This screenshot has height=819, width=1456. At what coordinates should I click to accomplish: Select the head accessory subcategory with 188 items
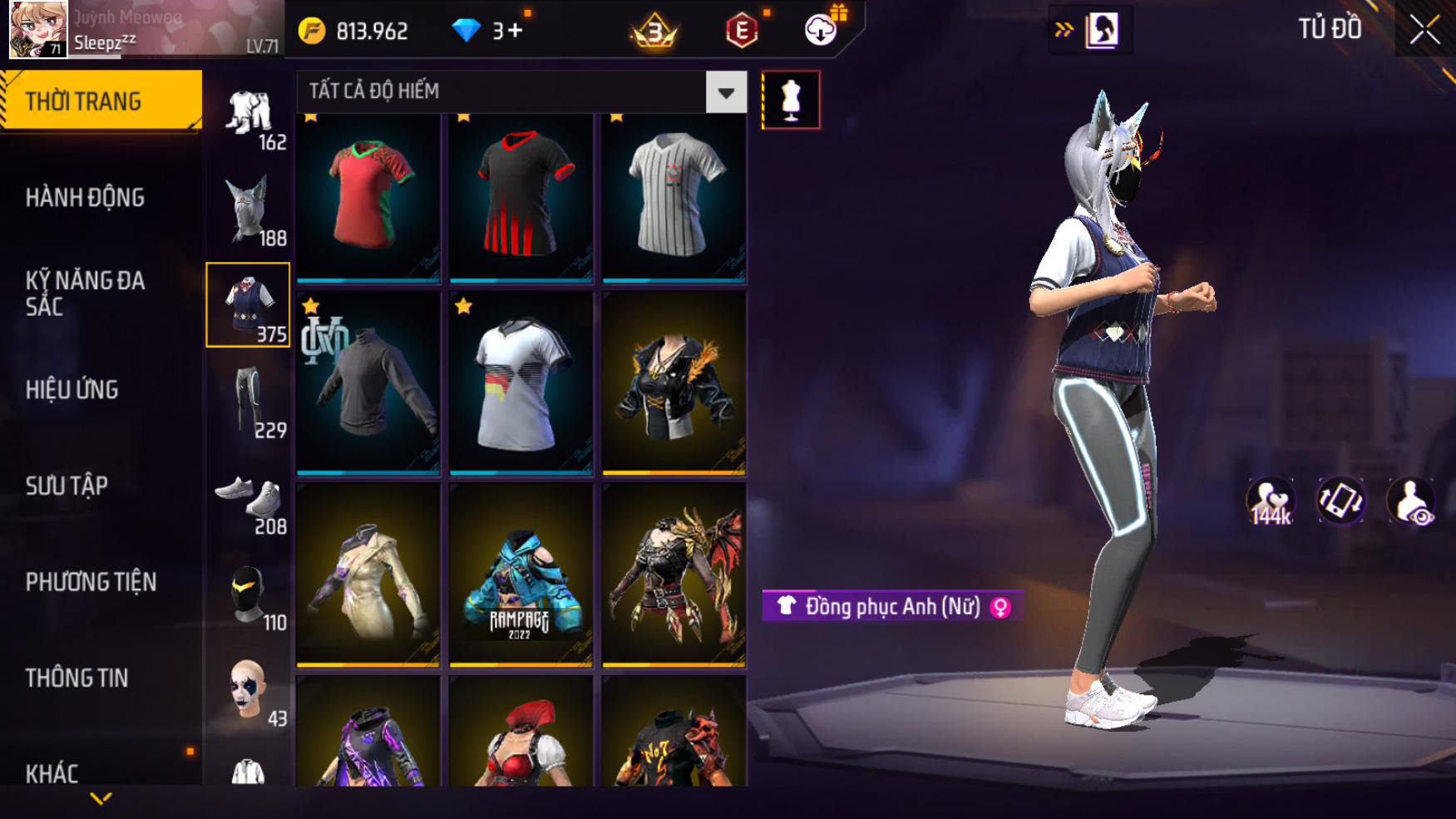[249, 210]
